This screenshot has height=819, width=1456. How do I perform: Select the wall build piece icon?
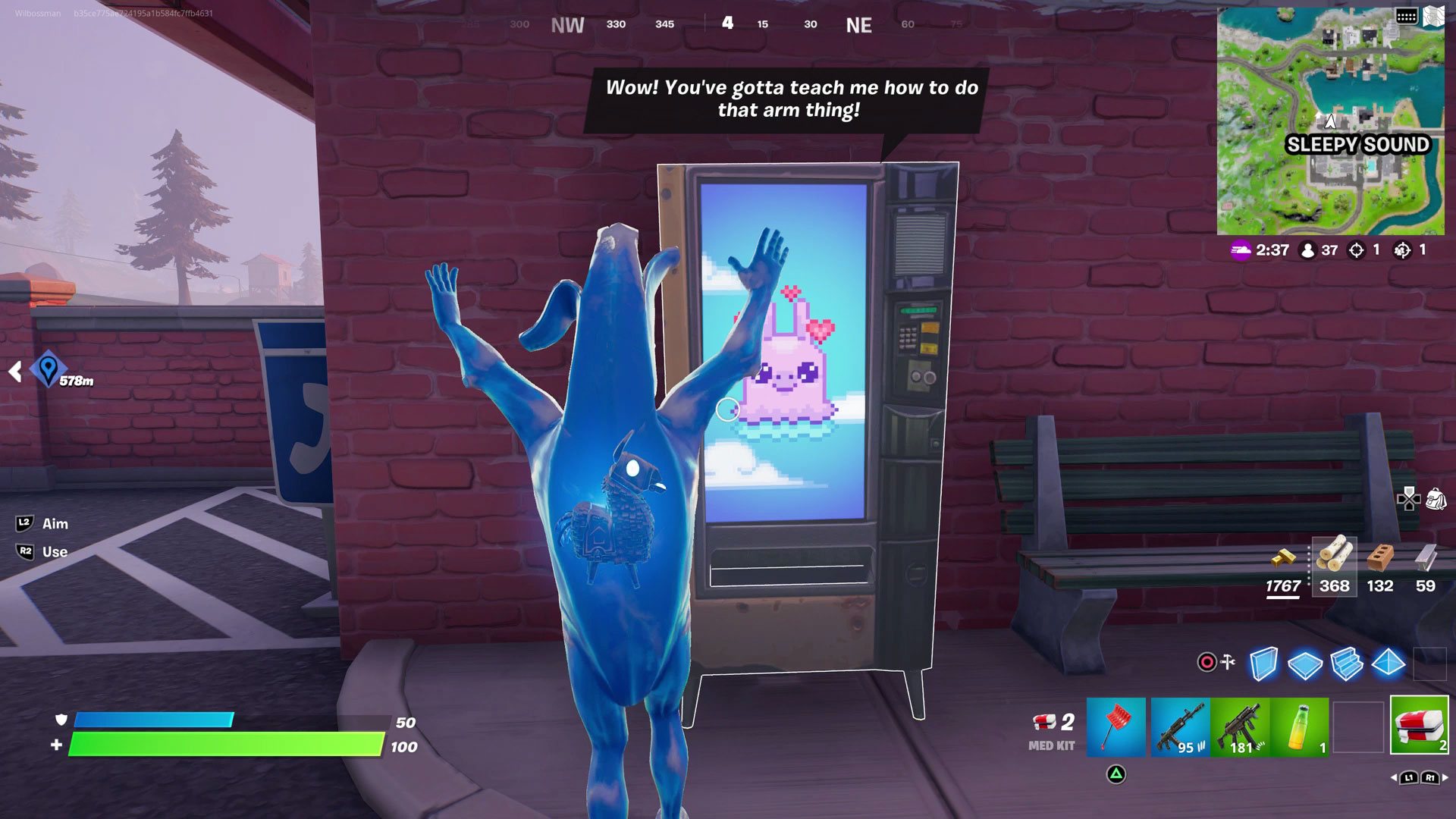tap(1263, 663)
